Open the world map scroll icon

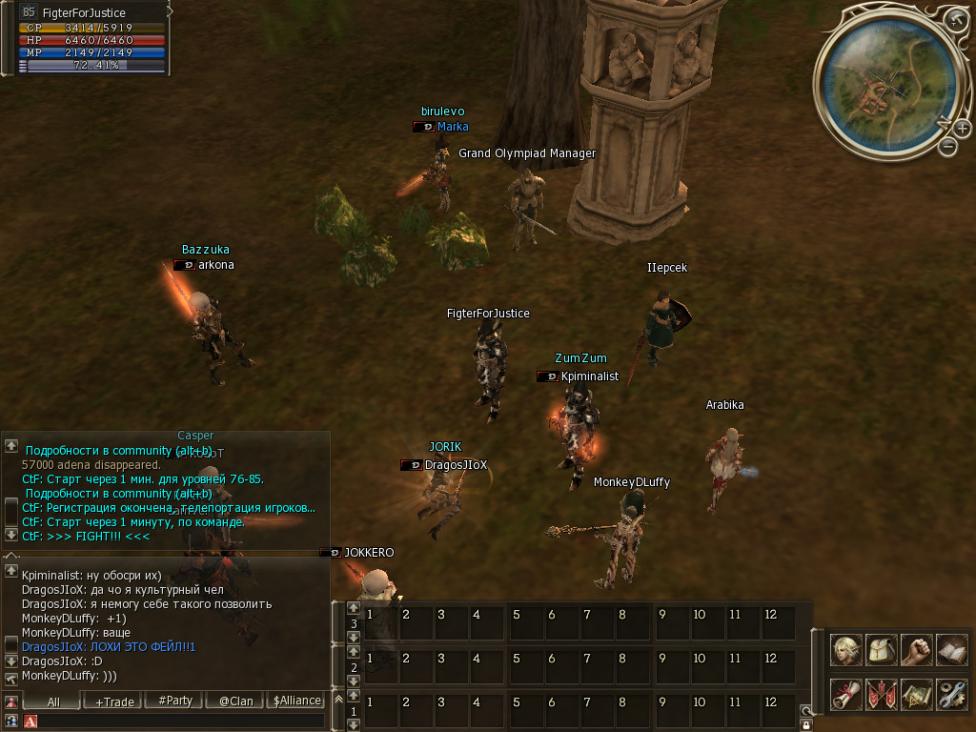tap(915, 693)
